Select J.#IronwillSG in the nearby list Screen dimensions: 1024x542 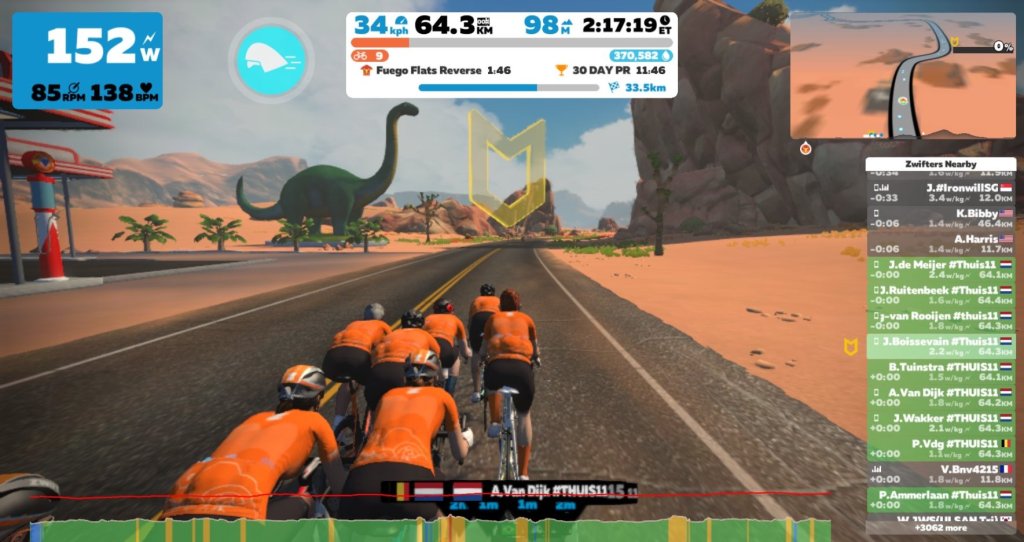coord(941,192)
